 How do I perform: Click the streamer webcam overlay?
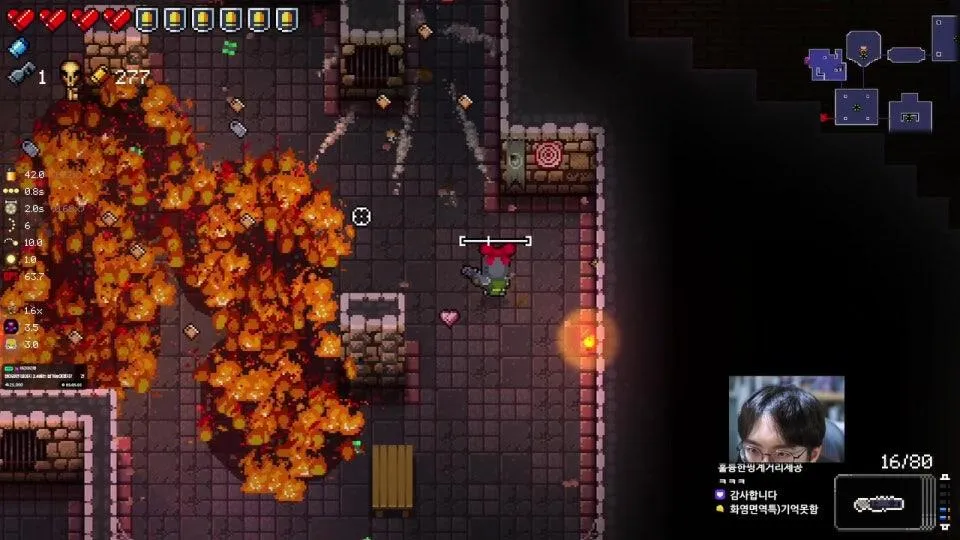(x=786, y=418)
